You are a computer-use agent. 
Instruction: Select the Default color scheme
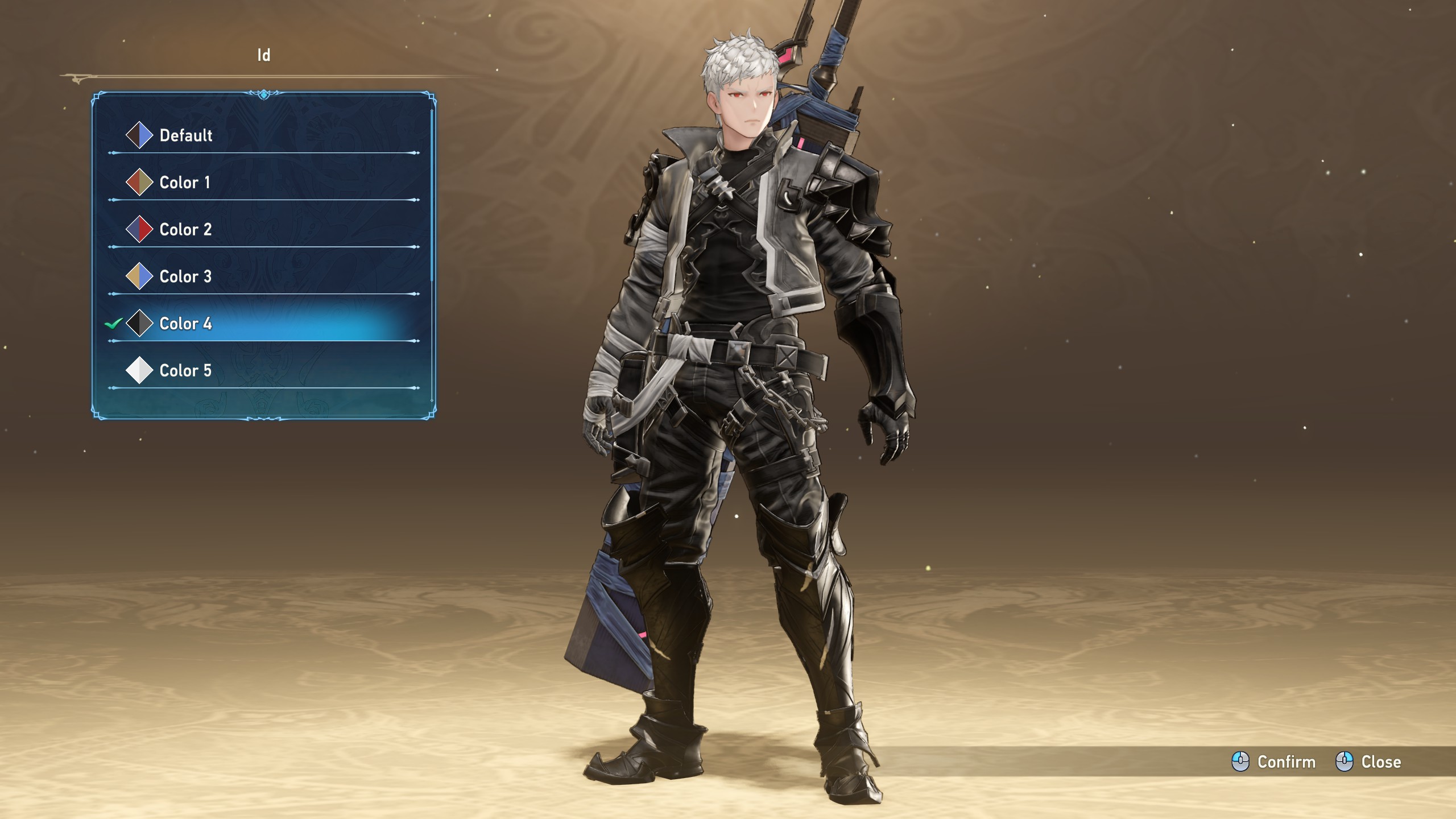coord(185,135)
